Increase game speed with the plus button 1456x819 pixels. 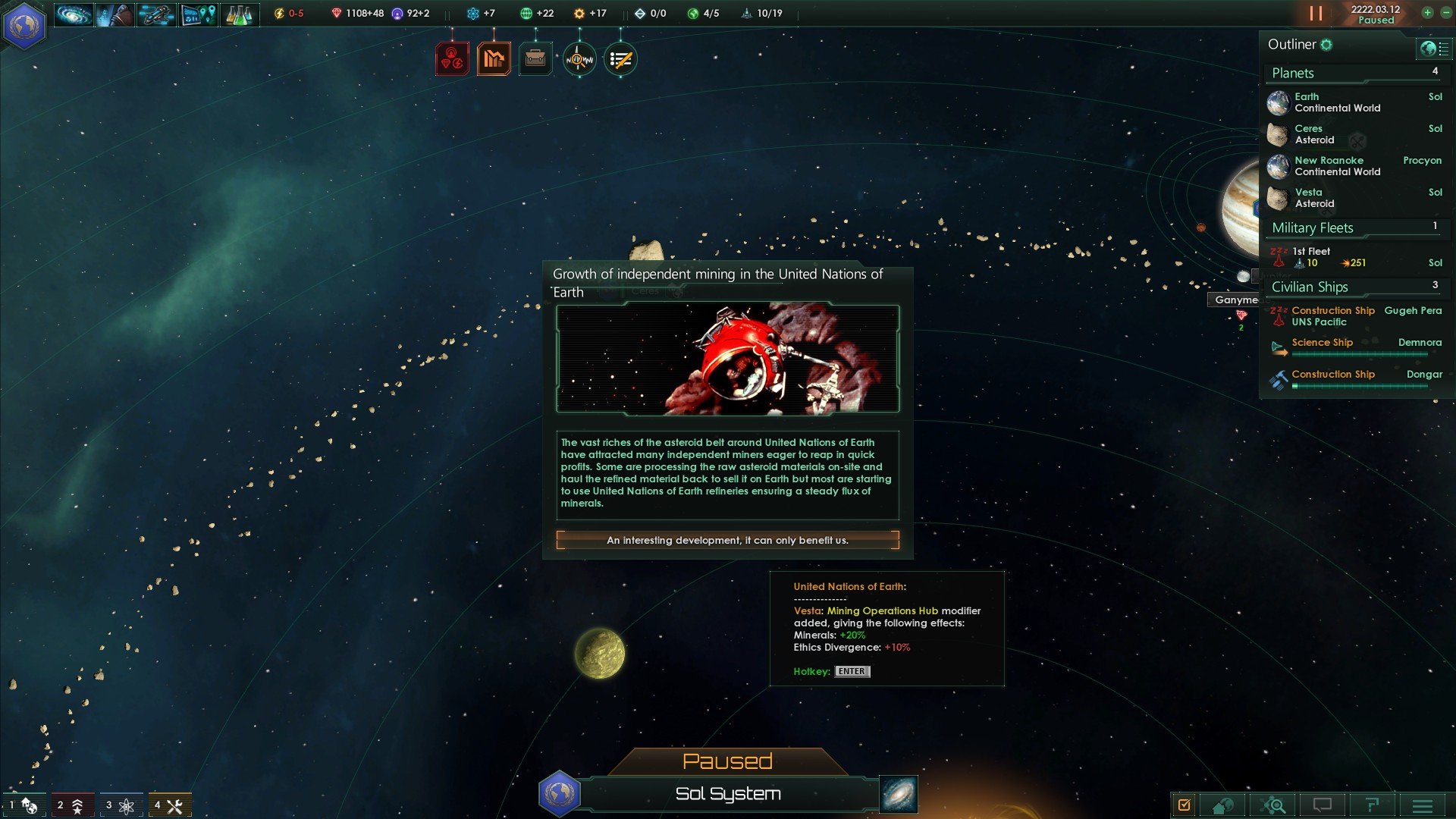coord(1427,12)
